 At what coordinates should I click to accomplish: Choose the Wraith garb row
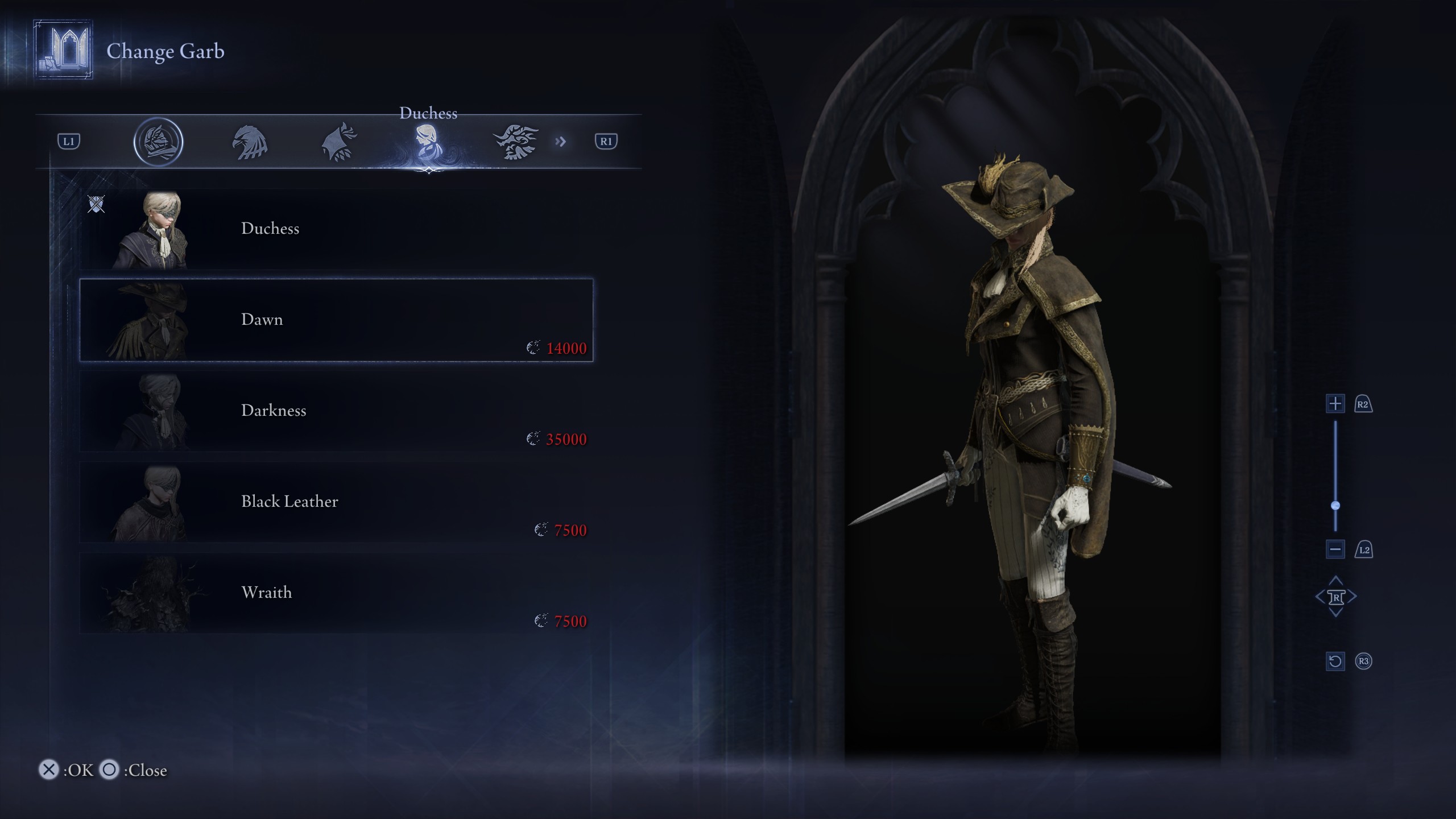coord(336,593)
